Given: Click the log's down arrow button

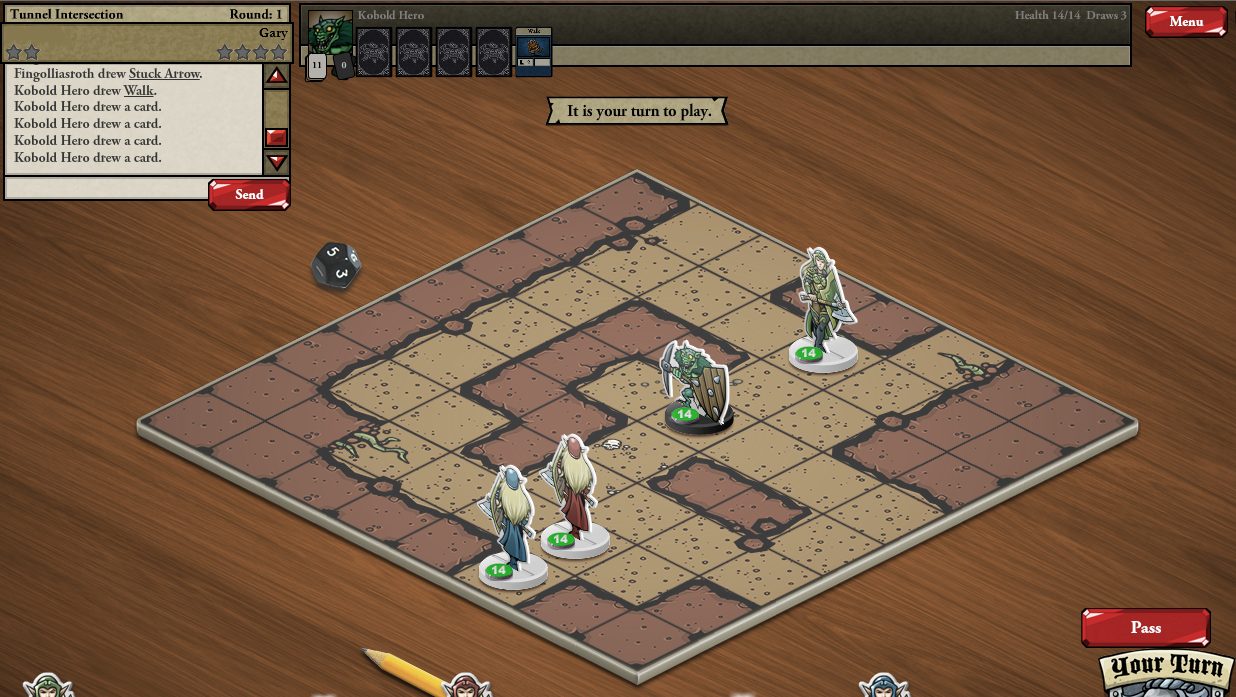Looking at the screenshot, I should point(277,162).
